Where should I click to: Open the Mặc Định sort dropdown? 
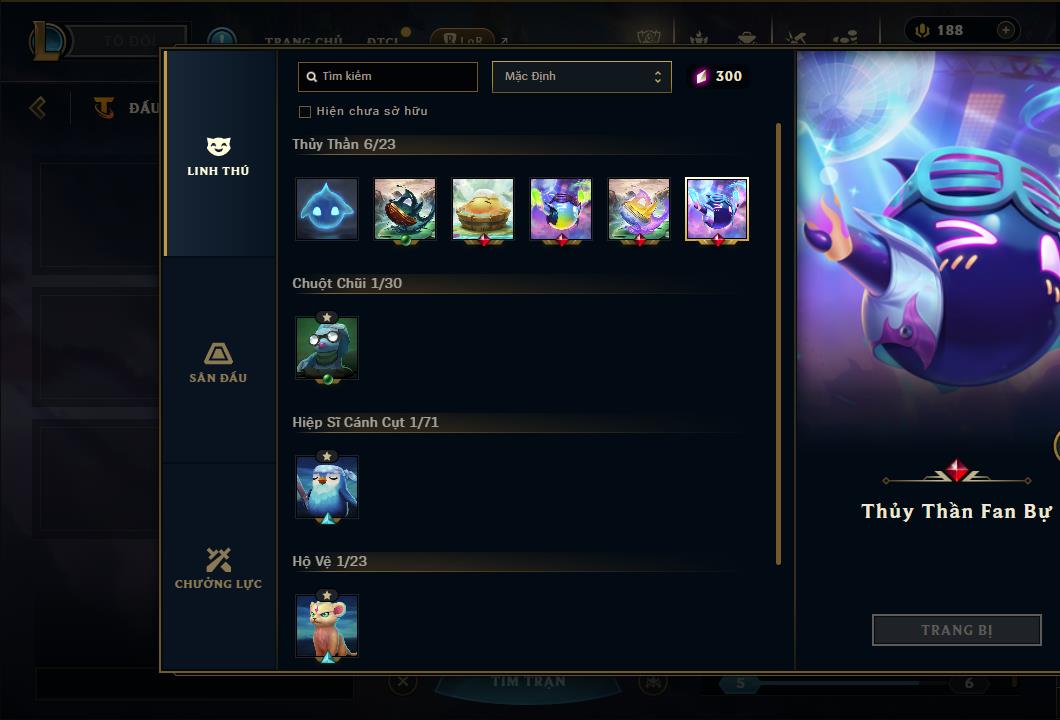tap(581, 77)
